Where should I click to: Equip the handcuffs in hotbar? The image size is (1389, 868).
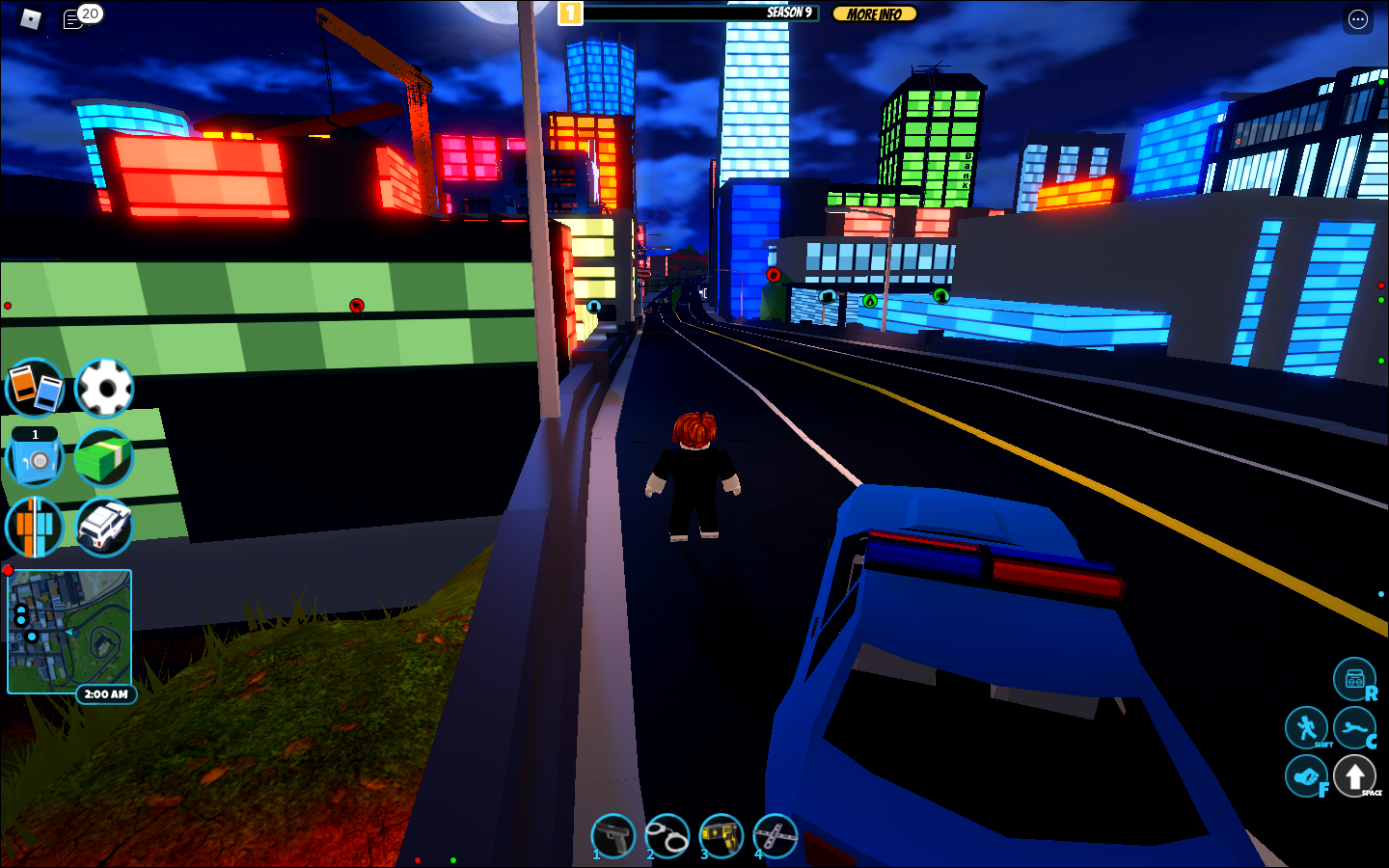(667, 835)
